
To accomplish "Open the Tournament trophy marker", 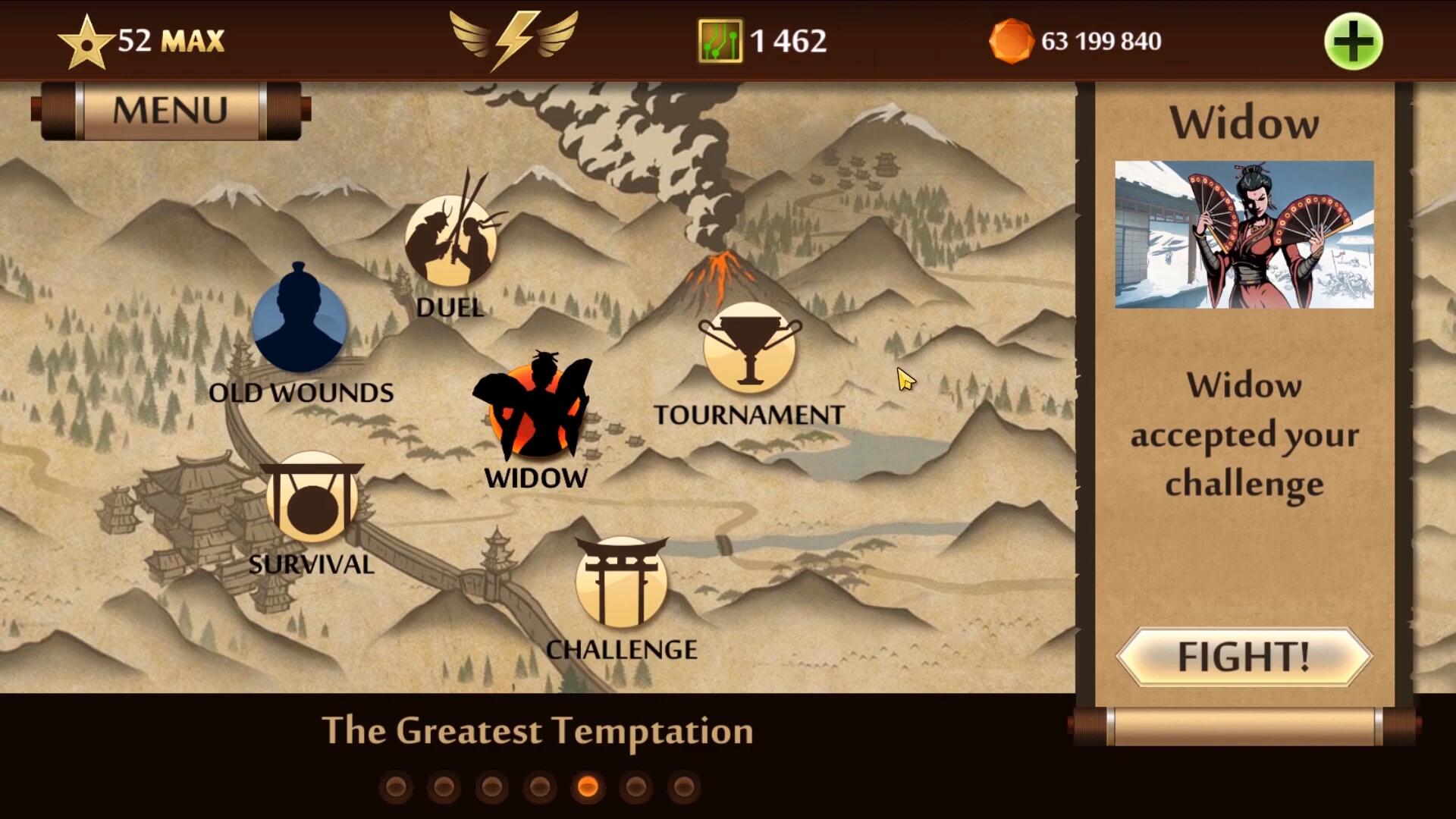I will (749, 349).
